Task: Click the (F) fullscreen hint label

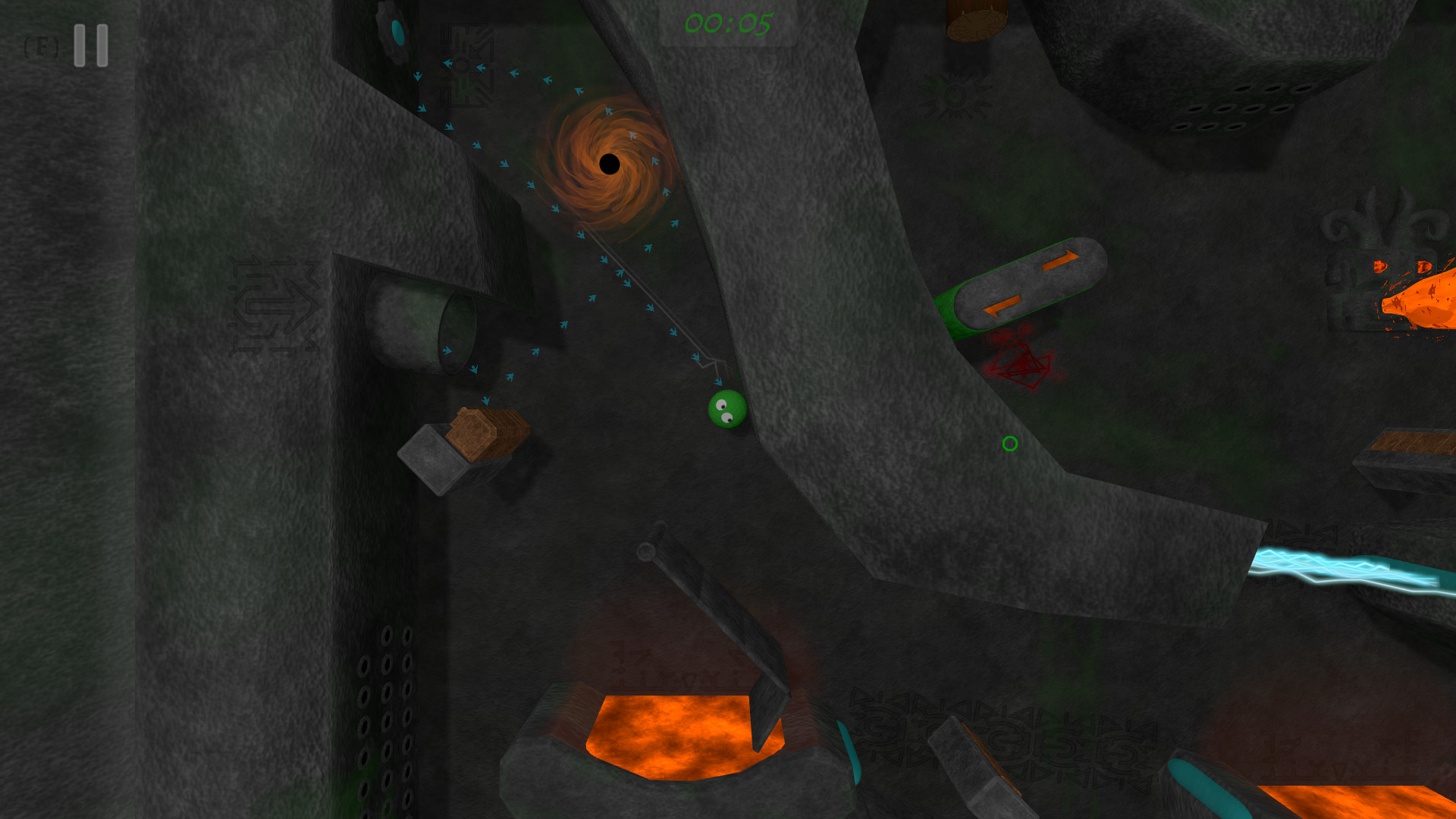Action: pos(42,47)
